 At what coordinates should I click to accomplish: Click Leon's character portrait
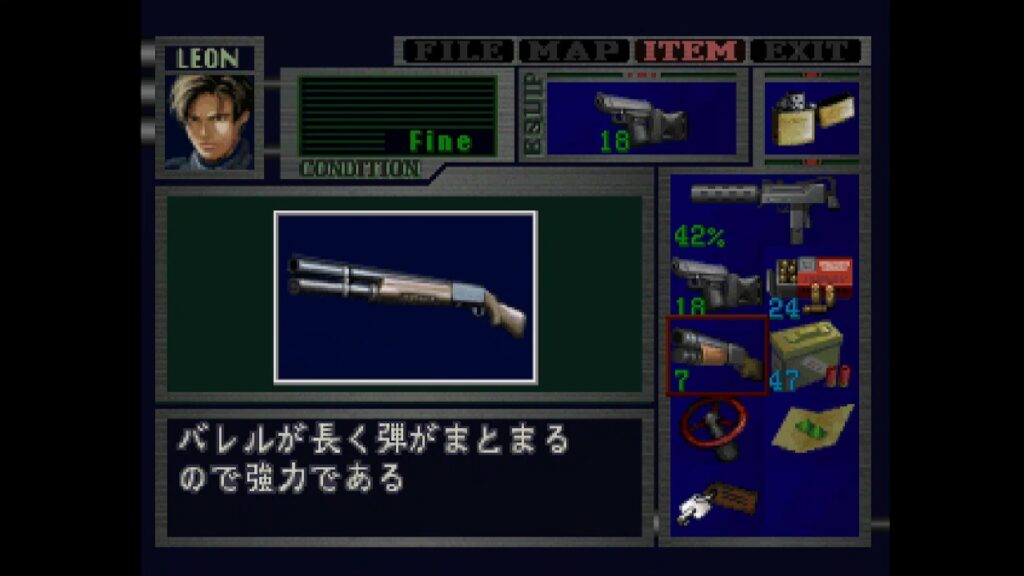[209, 122]
